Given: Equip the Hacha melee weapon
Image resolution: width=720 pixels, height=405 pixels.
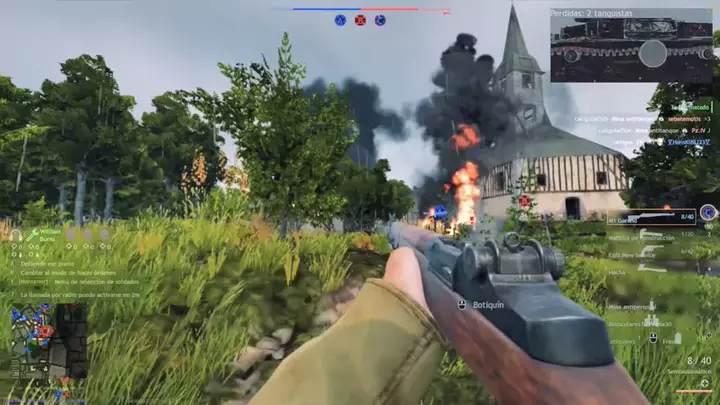Looking at the screenshot, I should click(x=617, y=271).
